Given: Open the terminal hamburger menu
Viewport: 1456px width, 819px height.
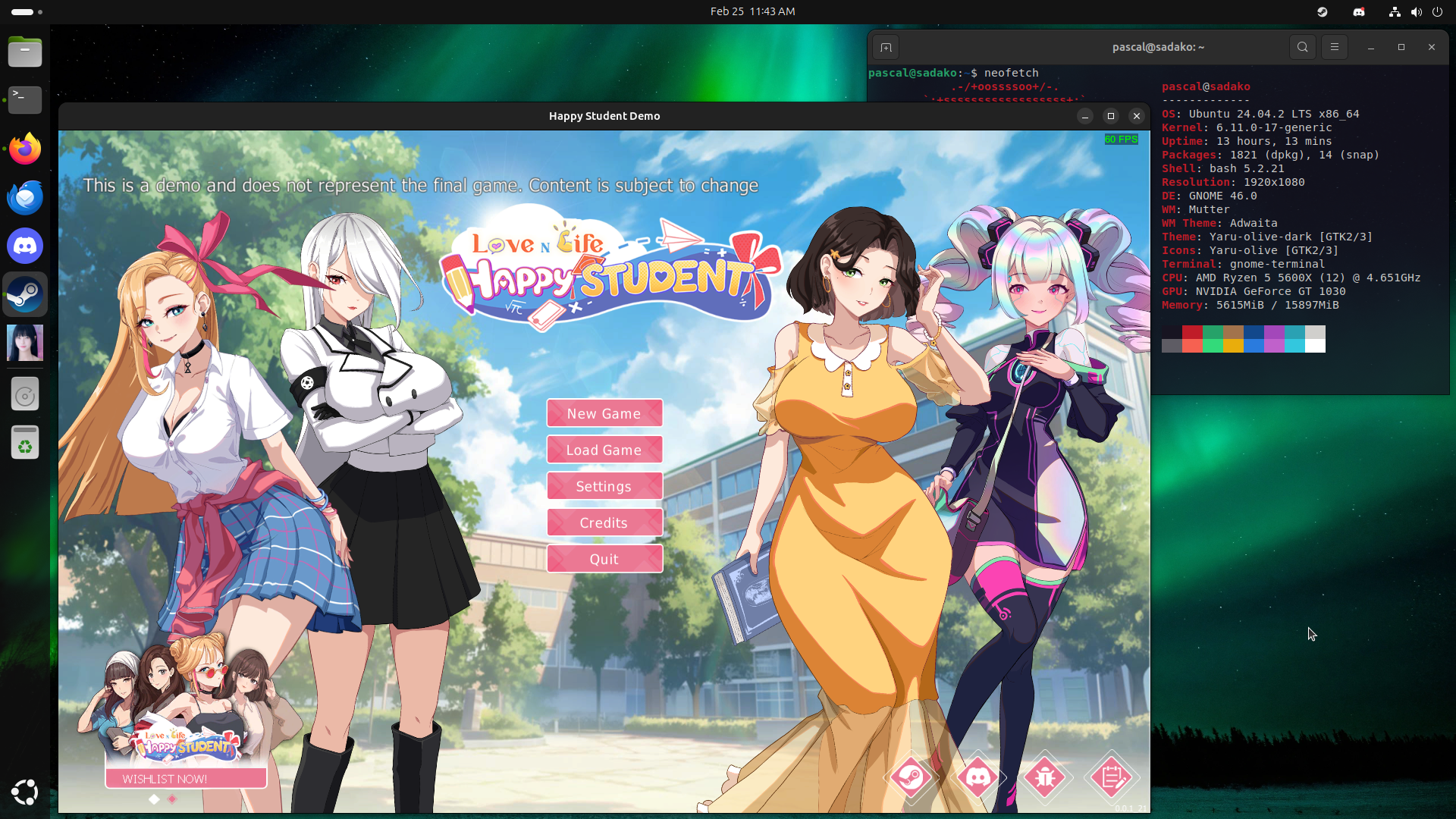Looking at the screenshot, I should (1334, 46).
